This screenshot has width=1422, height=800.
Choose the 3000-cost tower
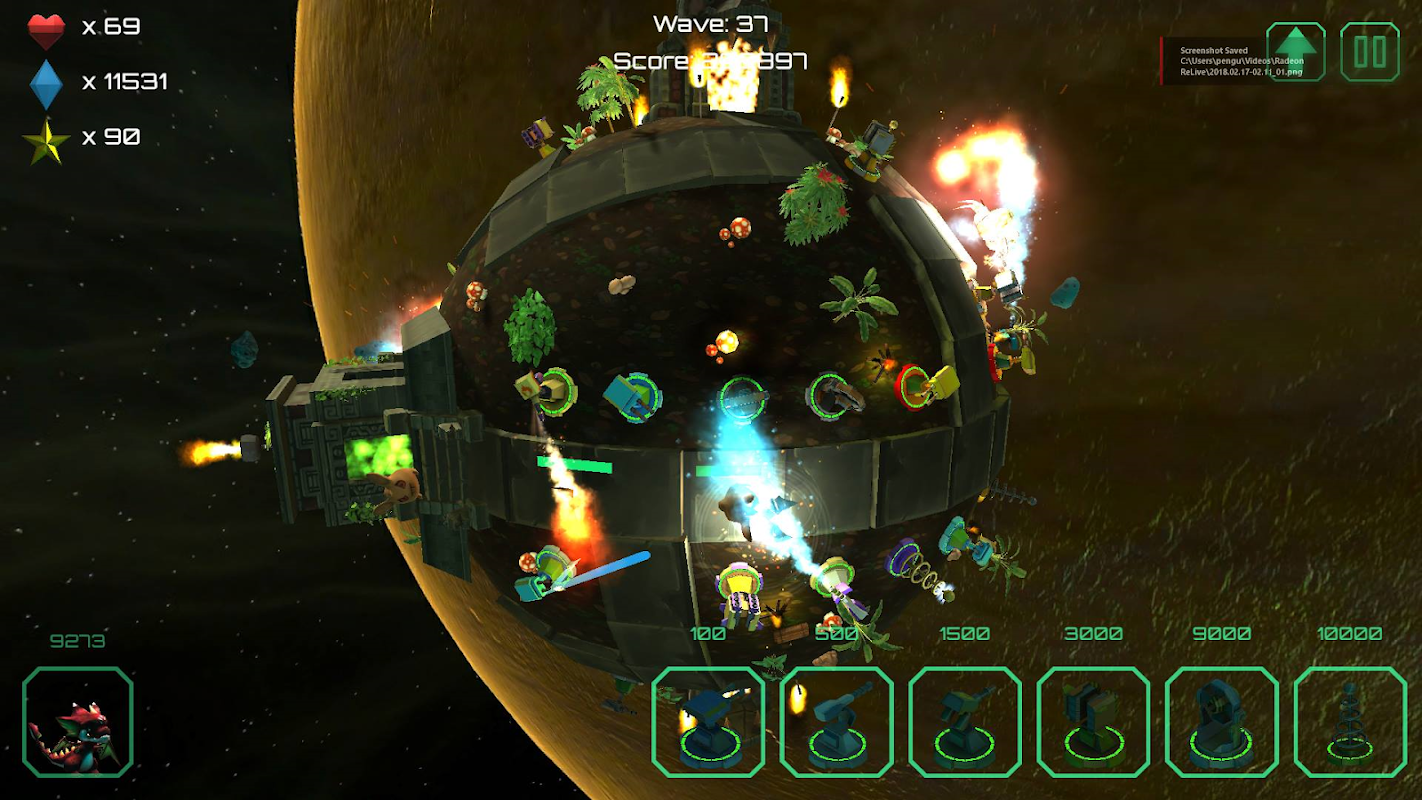point(1093,722)
